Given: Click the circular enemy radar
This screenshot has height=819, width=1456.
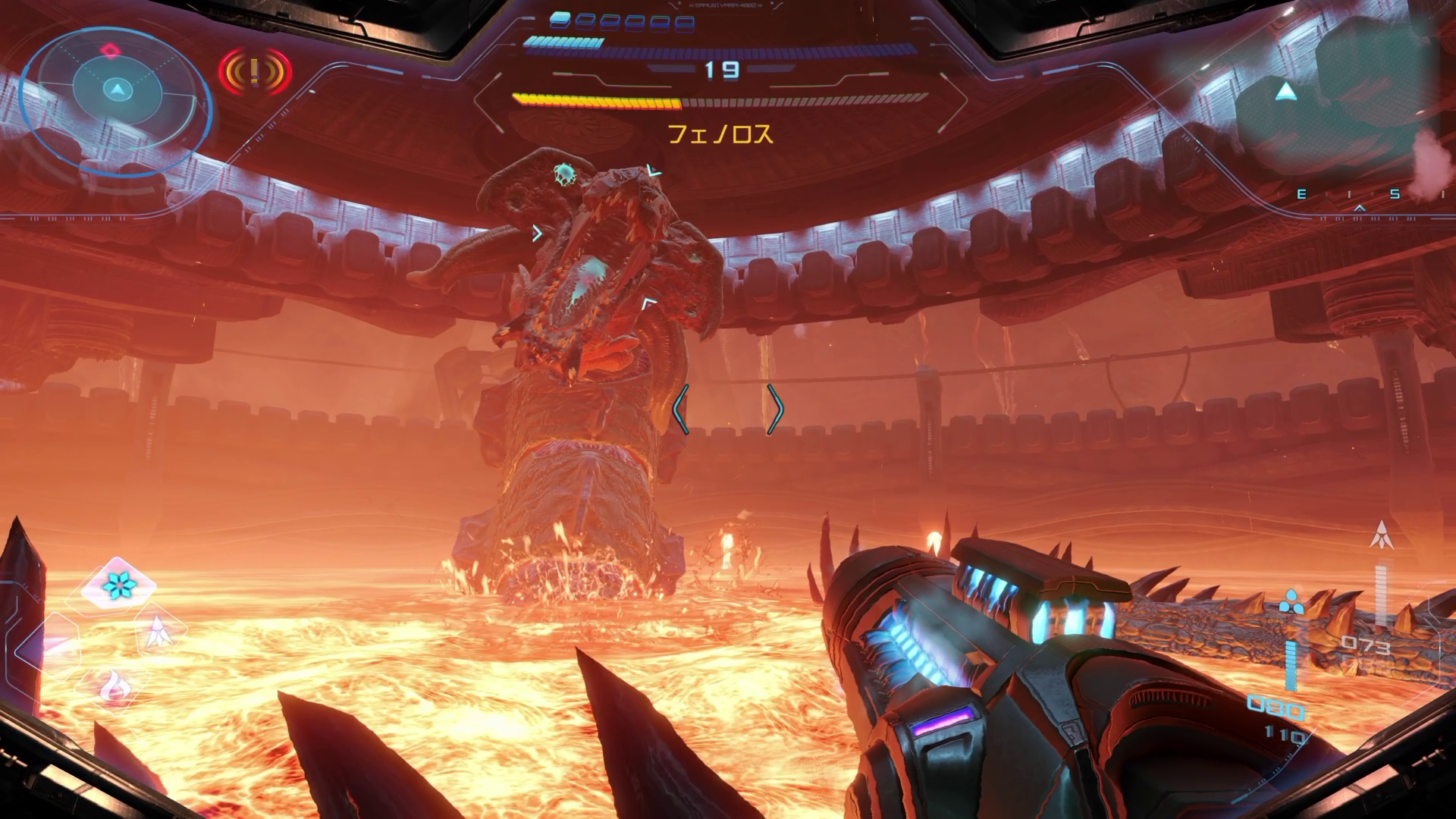Looking at the screenshot, I should (x=115, y=89).
